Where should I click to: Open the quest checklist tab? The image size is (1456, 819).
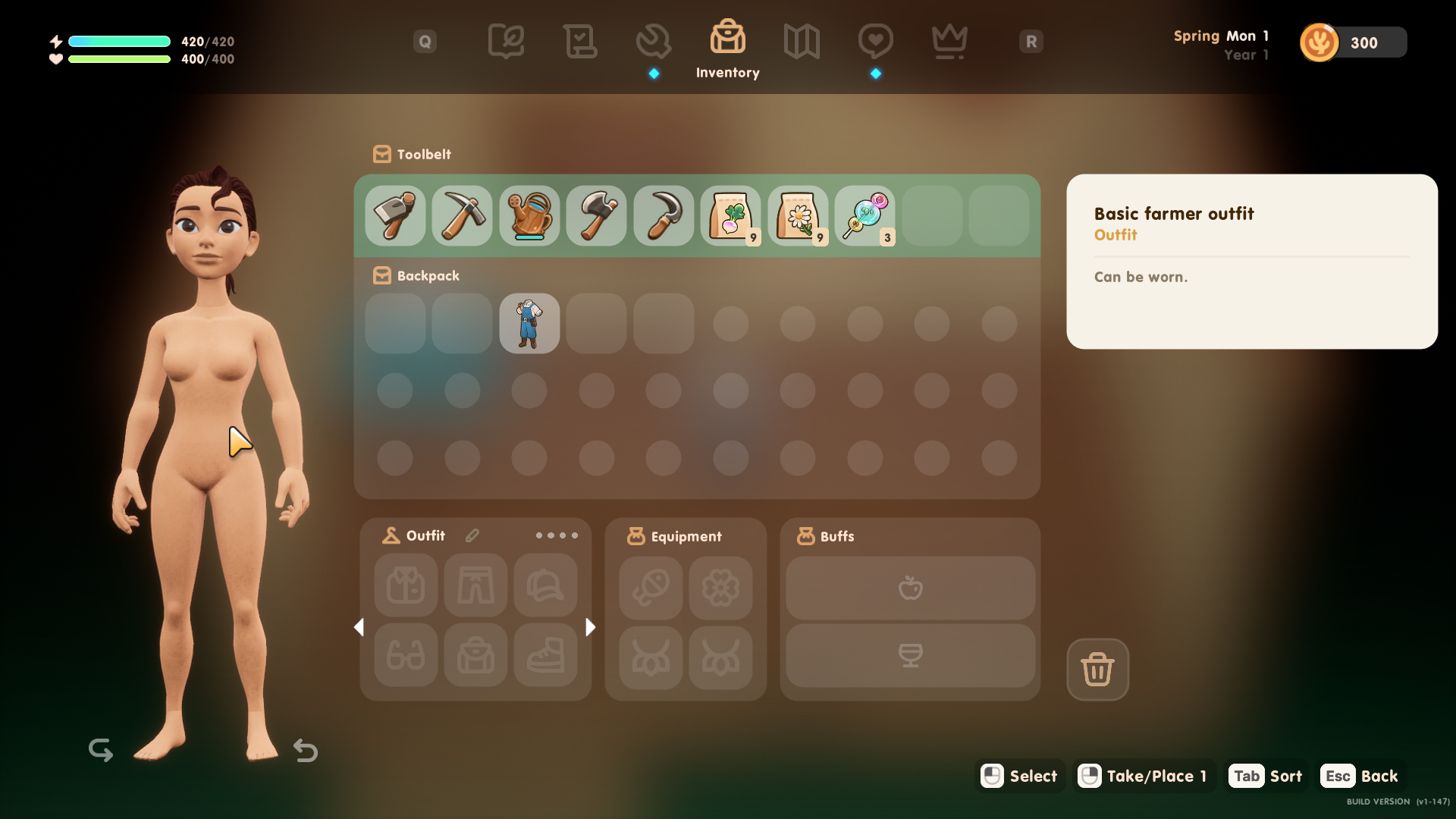[580, 41]
